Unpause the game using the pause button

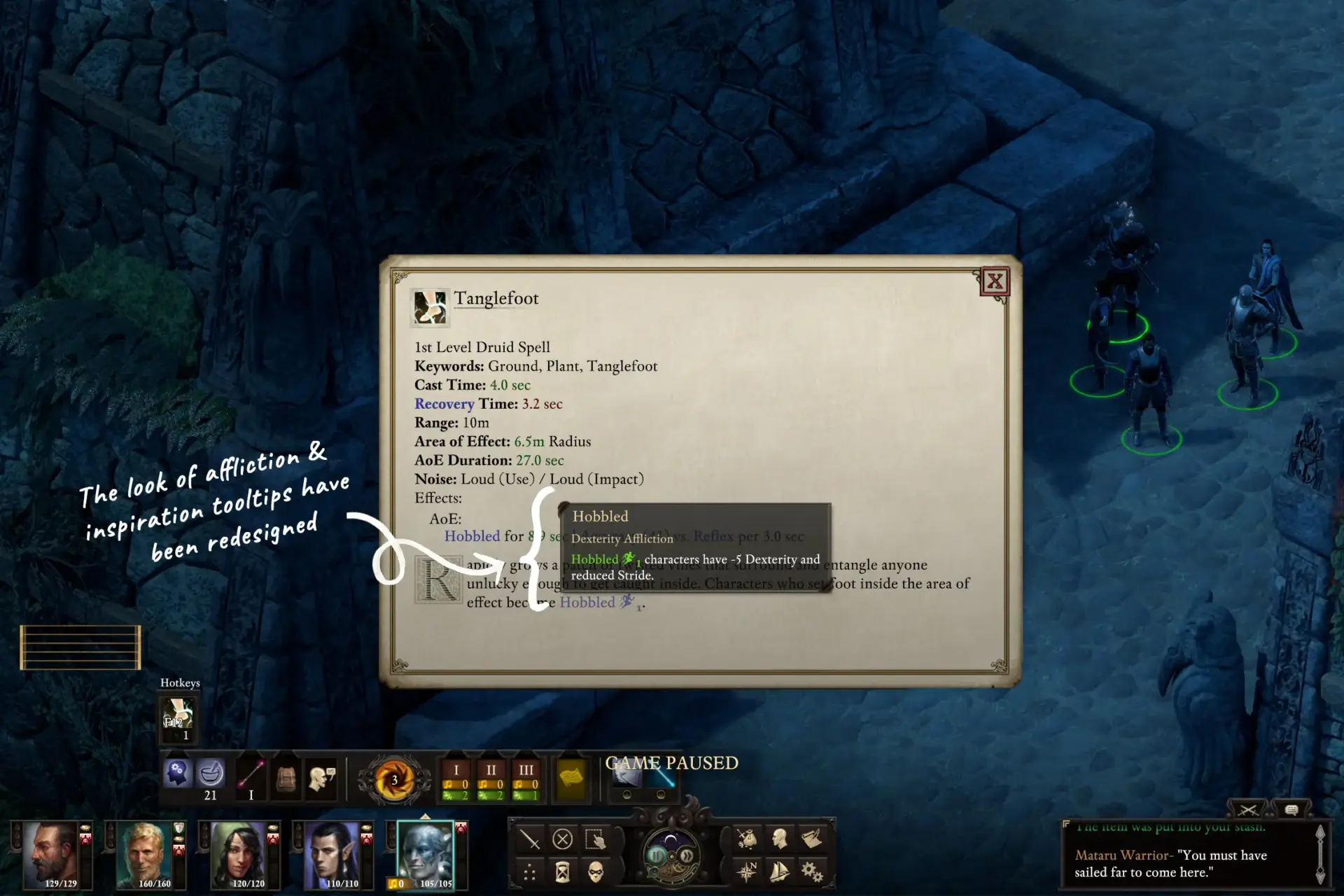657,855
